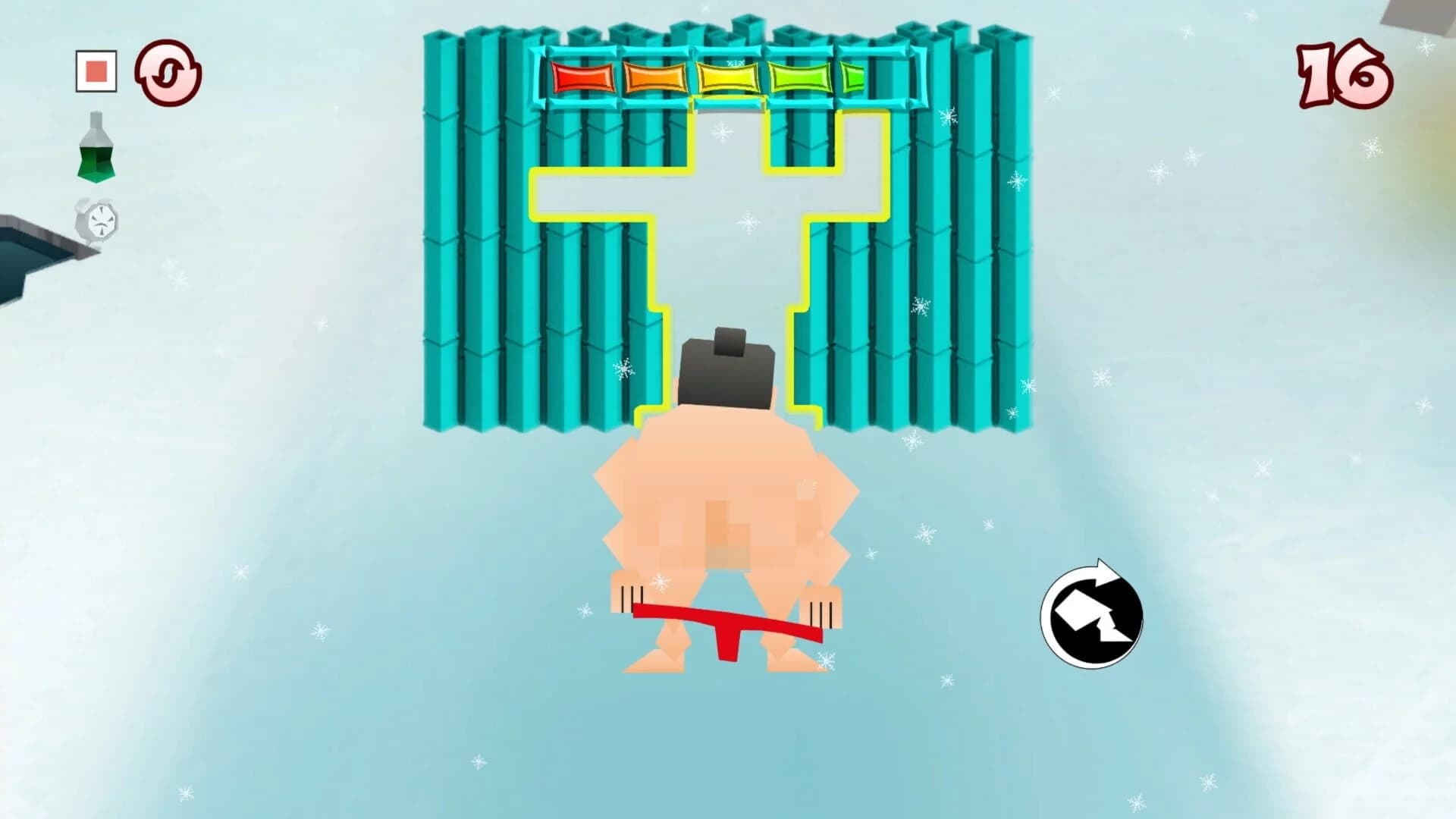Click the sumo's red mawashi belt
The width and height of the screenshot is (1456, 819).
coord(724,622)
